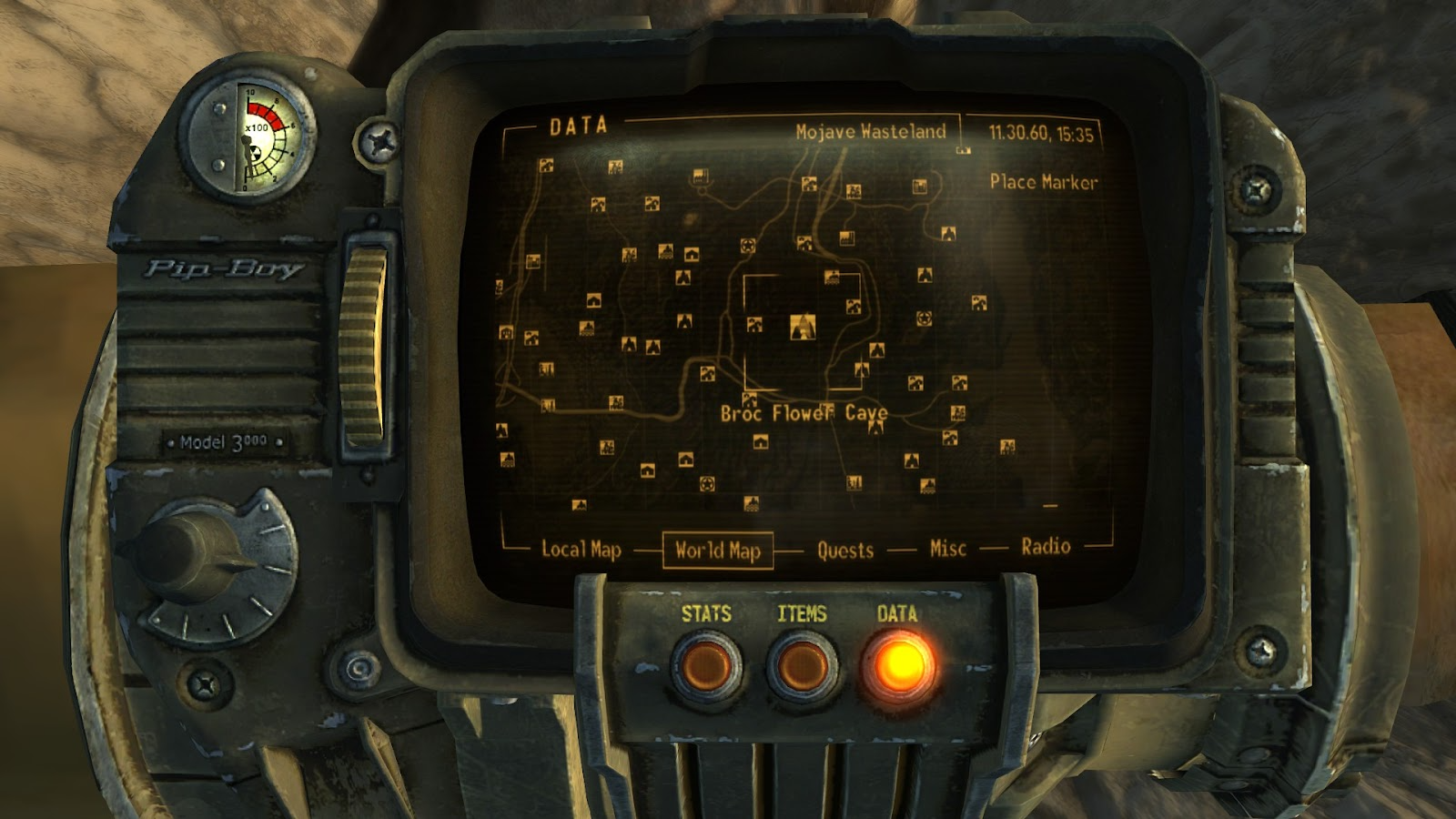This screenshot has width=1456, height=819.
Task: Switch to the Local Map tab
Action: point(579,549)
